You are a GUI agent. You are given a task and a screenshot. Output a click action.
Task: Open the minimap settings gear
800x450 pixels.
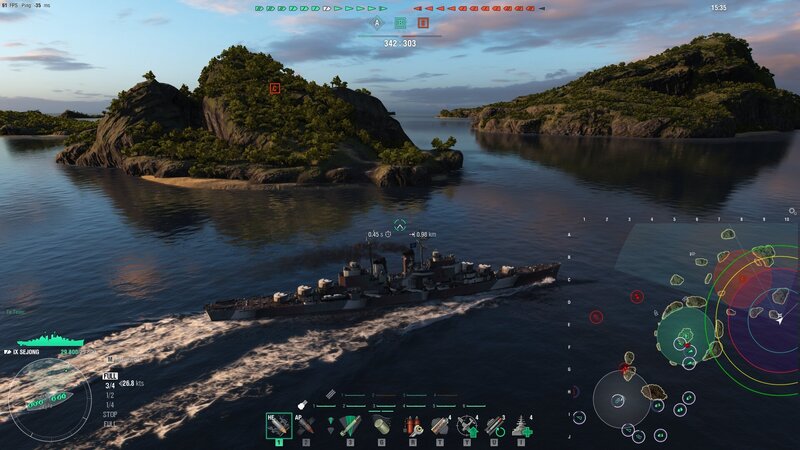792,212
